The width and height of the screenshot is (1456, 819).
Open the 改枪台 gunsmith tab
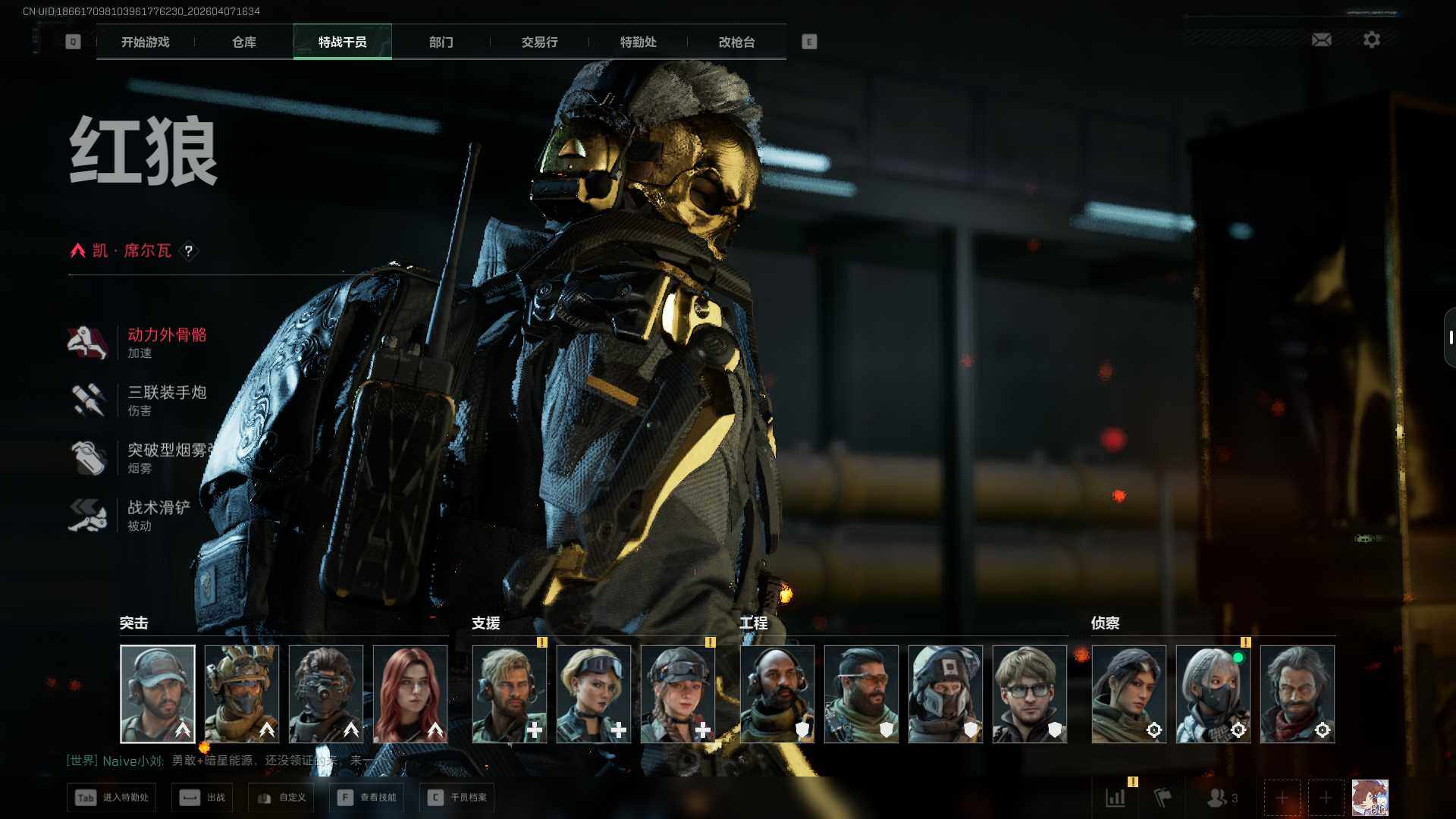click(737, 42)
